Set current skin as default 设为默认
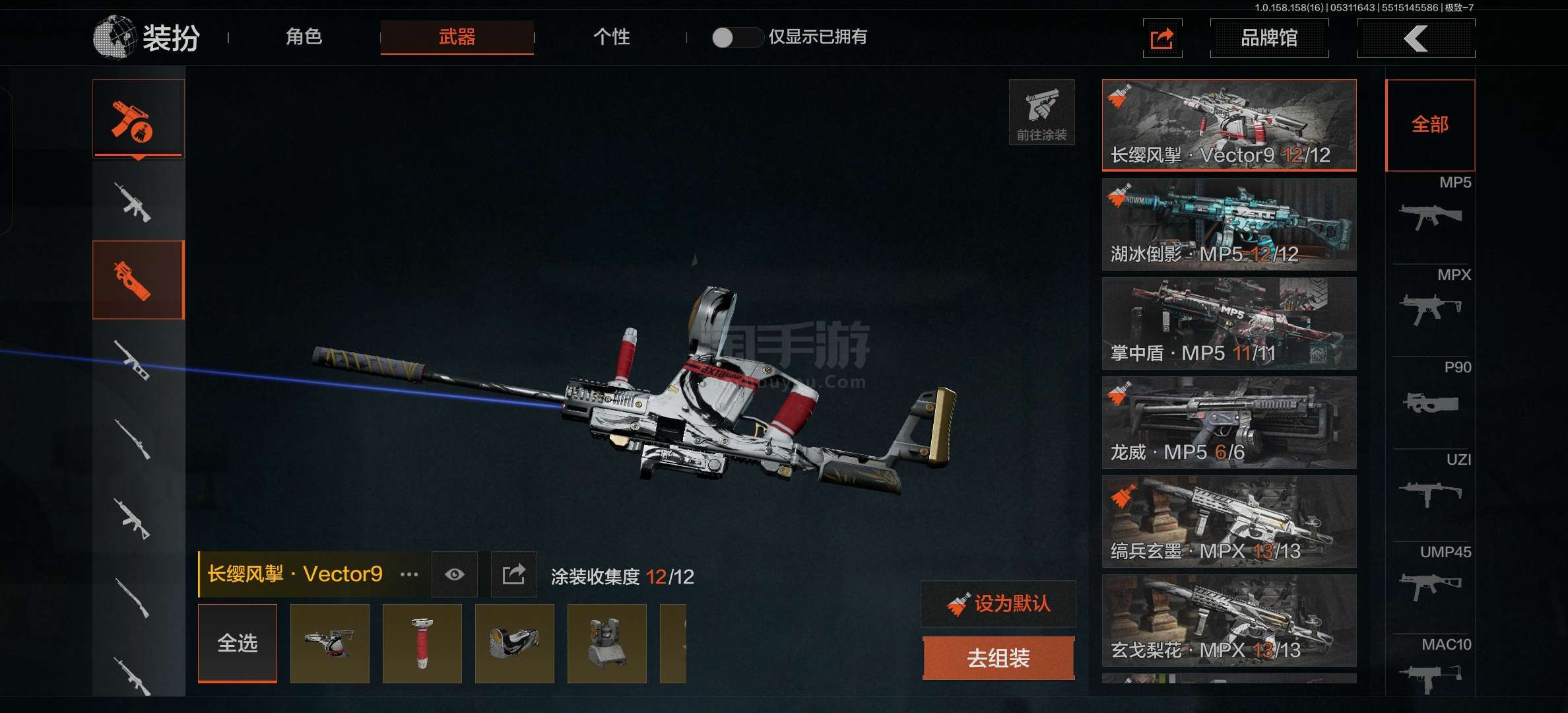Screen dimensions: 1568x713 [x=998, y=603]
